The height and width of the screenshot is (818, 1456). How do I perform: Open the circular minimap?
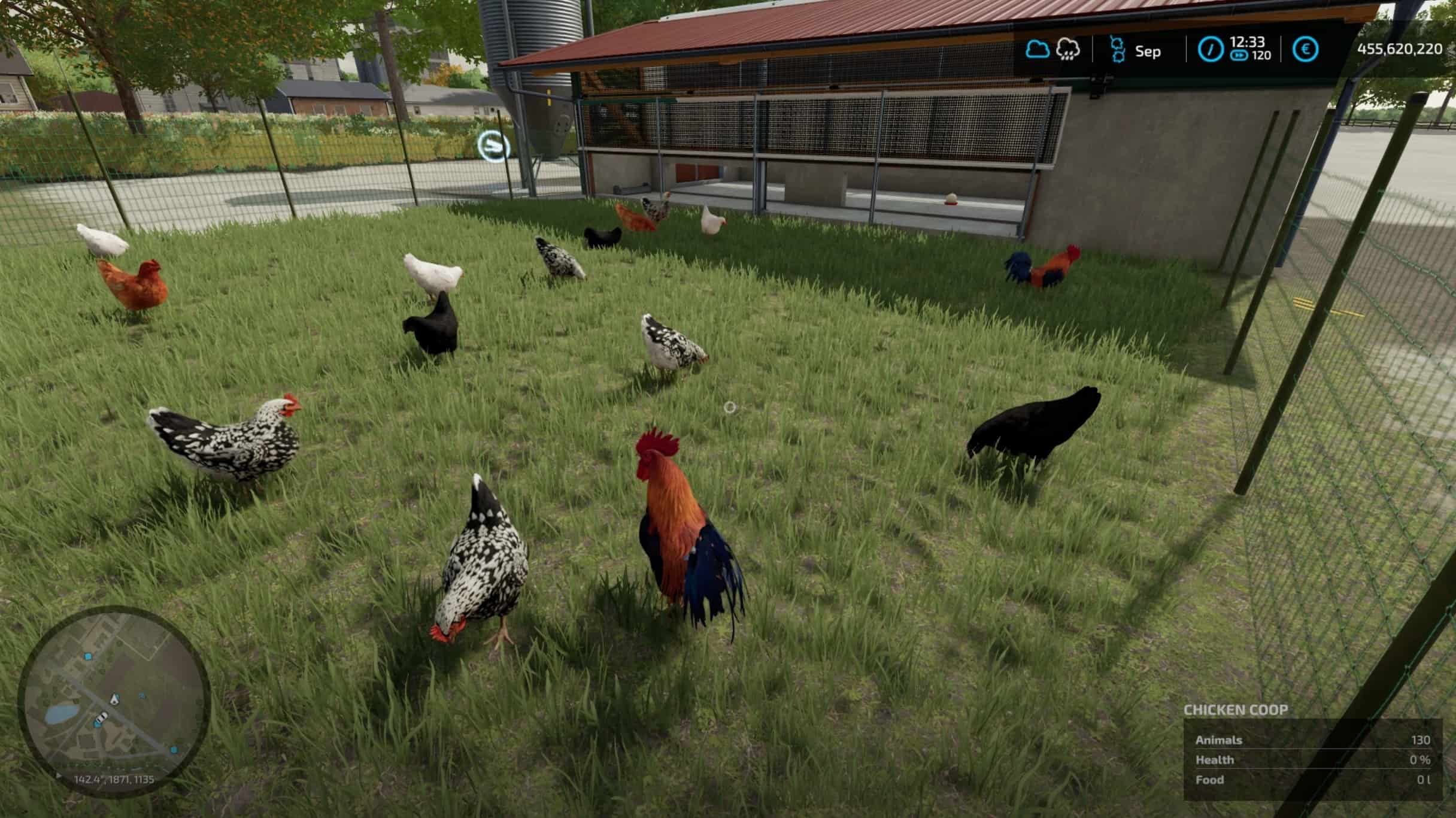(x=114, y=701)
